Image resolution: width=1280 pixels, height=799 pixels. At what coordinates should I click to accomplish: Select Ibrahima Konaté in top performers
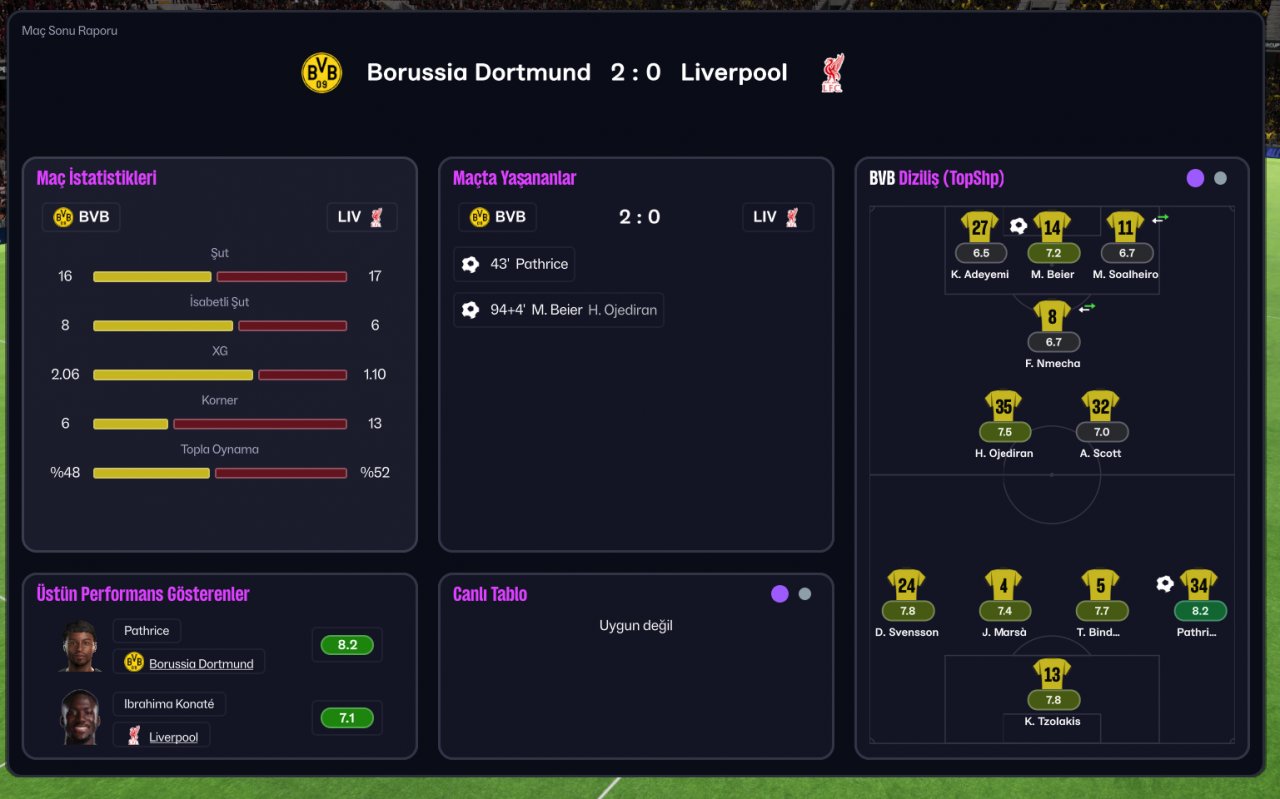click(169, 704)
